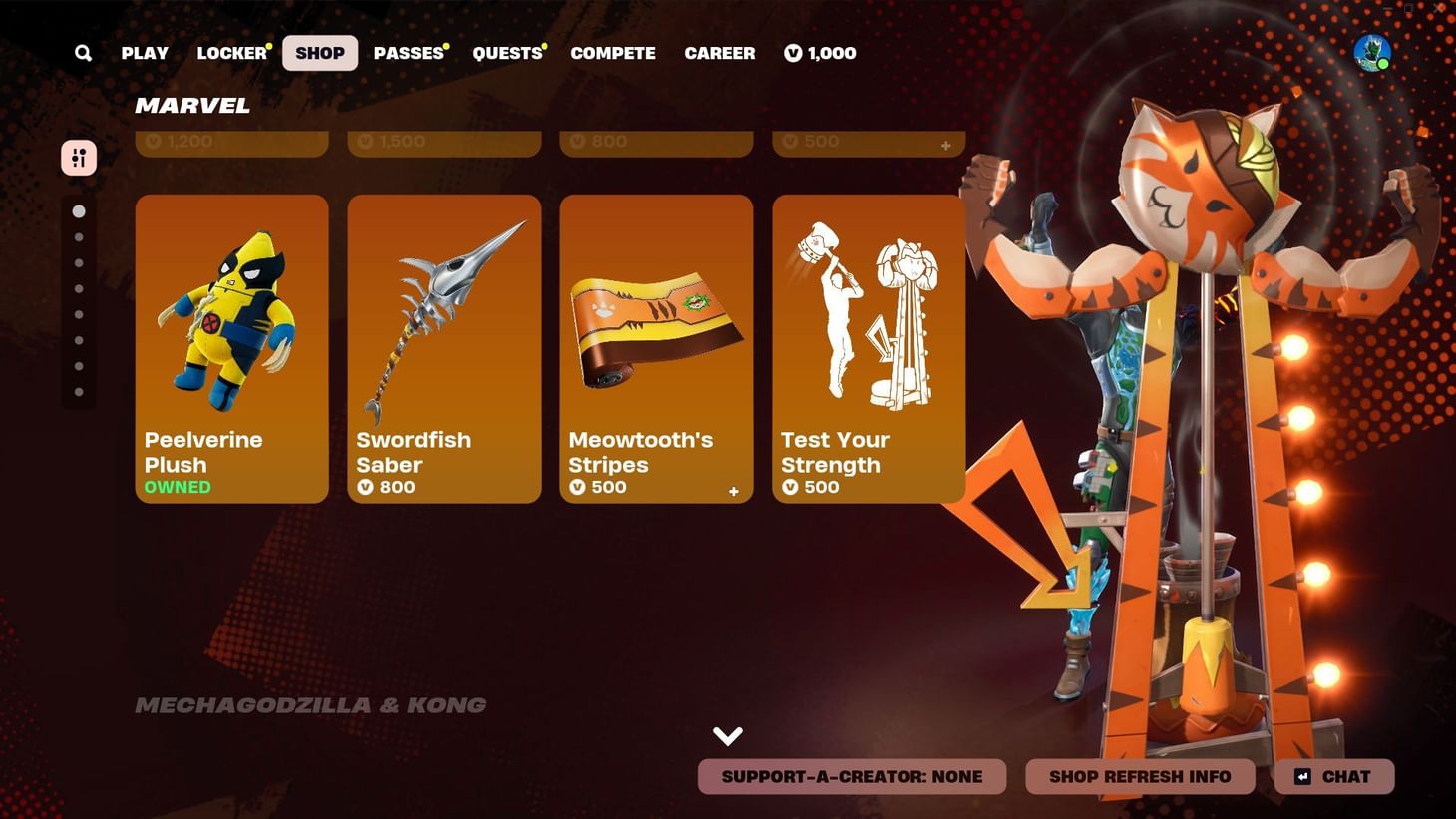Click the plus icon on Meowtooth's Stripes card
The image size is (1456, 819).
[733, 491]
